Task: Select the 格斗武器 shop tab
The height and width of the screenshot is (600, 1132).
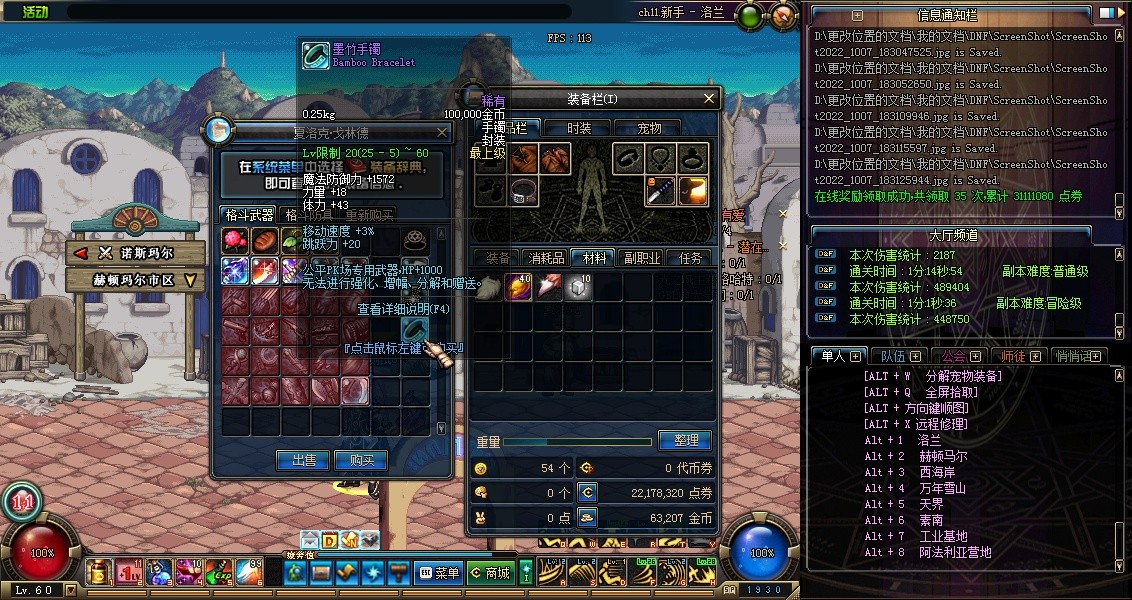Action: [249, 214]
